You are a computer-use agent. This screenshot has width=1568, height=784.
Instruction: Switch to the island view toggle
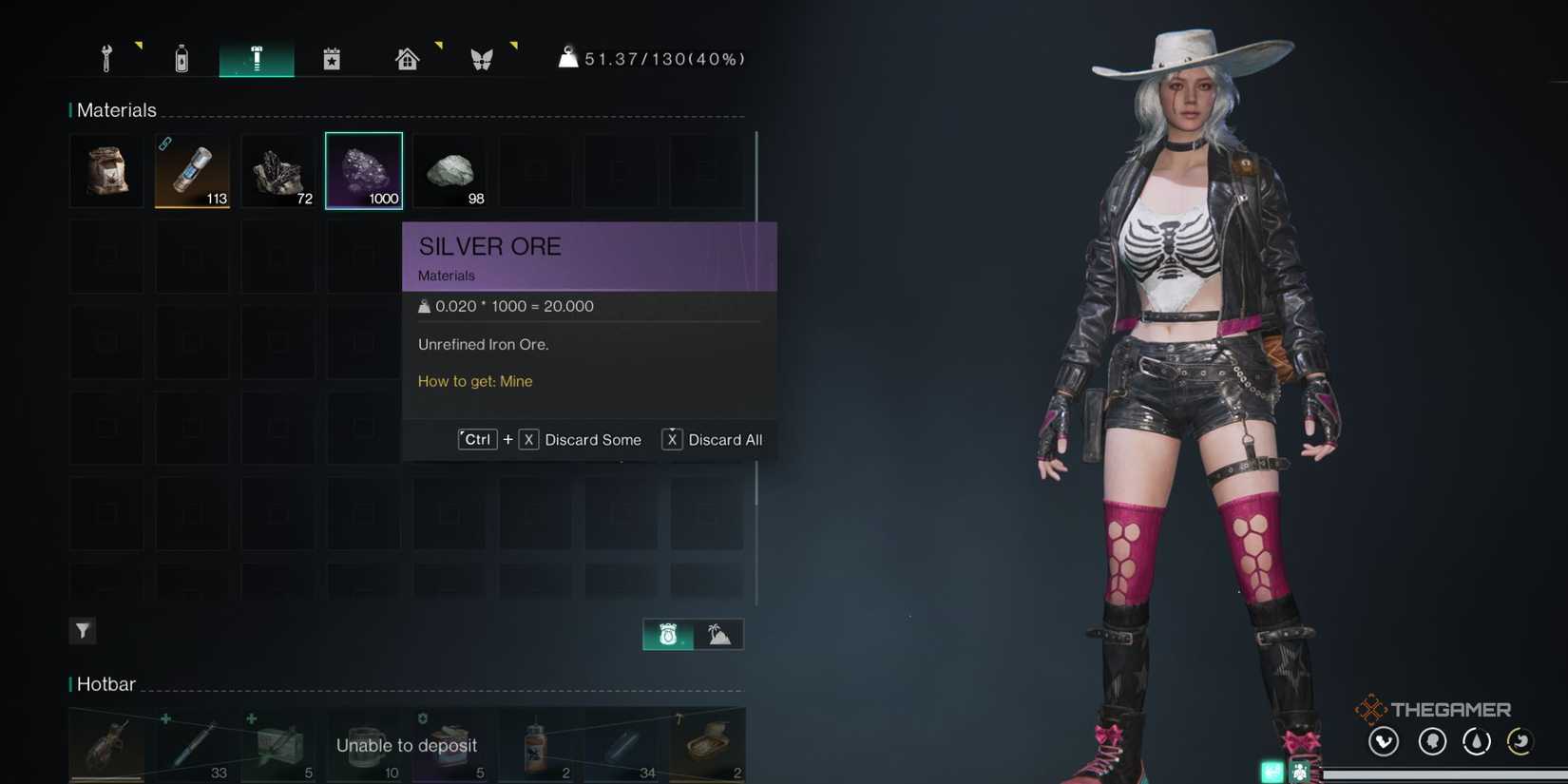click(719, 634)
